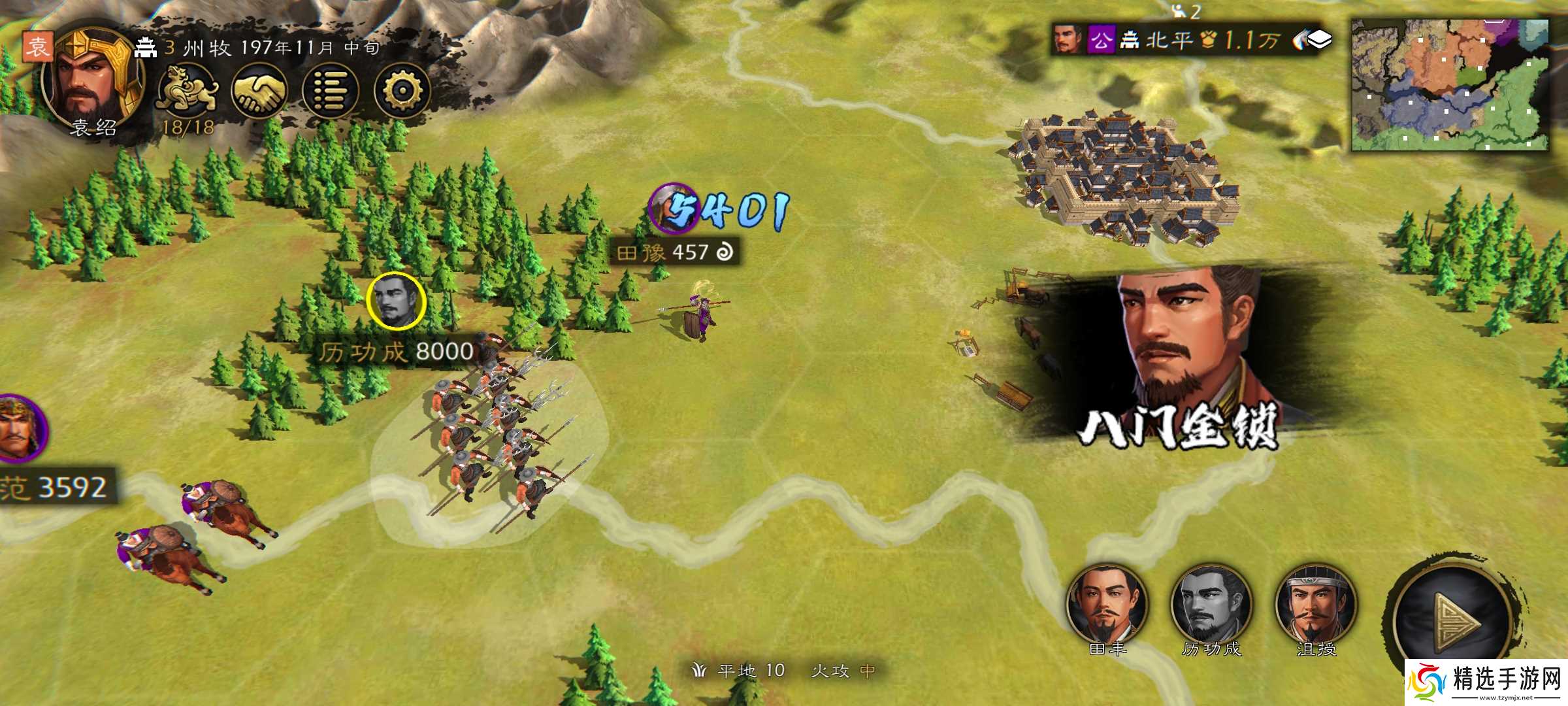Select the 田豫 457 enemy unit label
This screenshot has width=1568, height=706.
click(x=674, y=252)
